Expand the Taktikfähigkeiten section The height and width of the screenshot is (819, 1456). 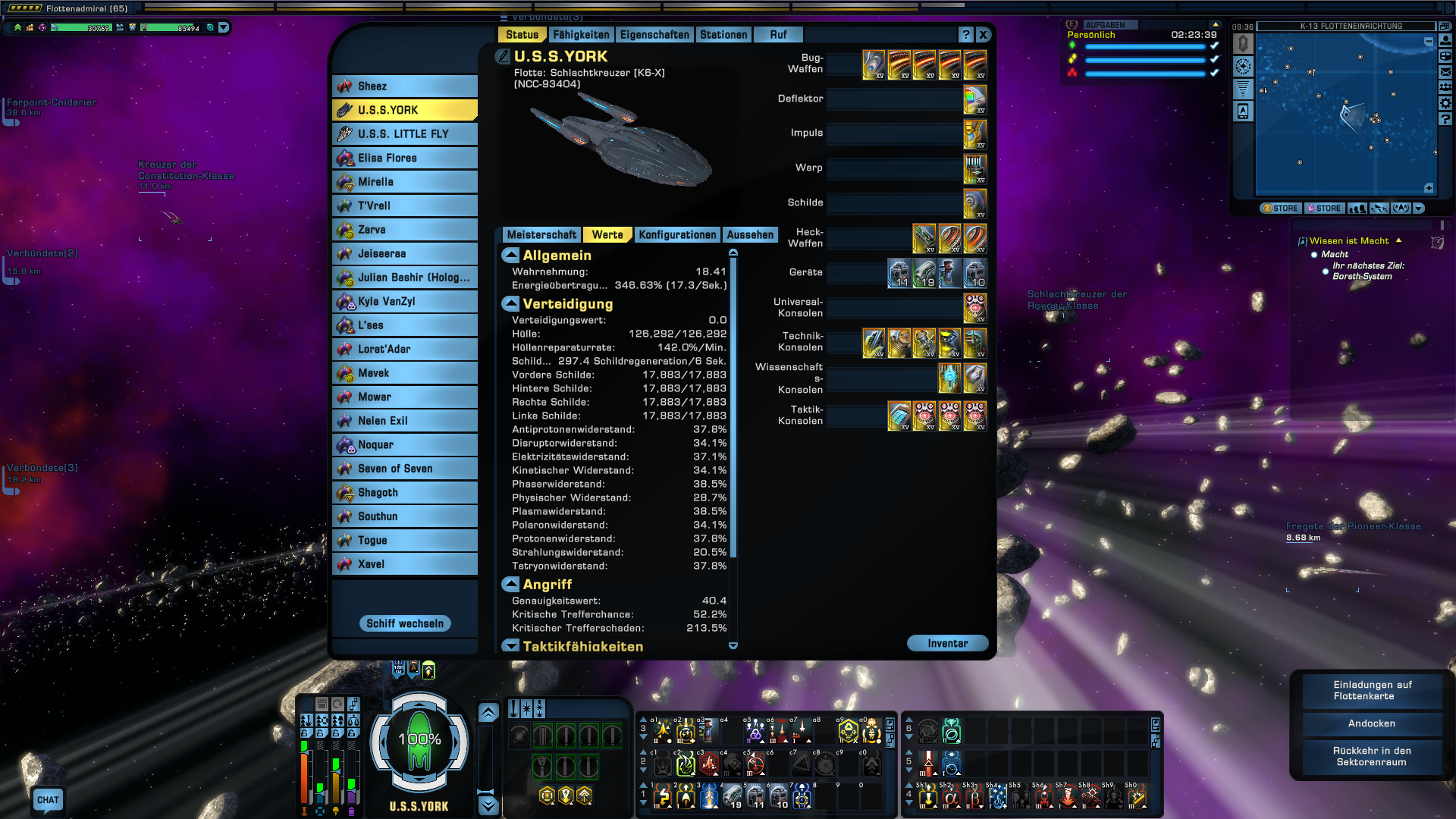(x=510, y=647)
